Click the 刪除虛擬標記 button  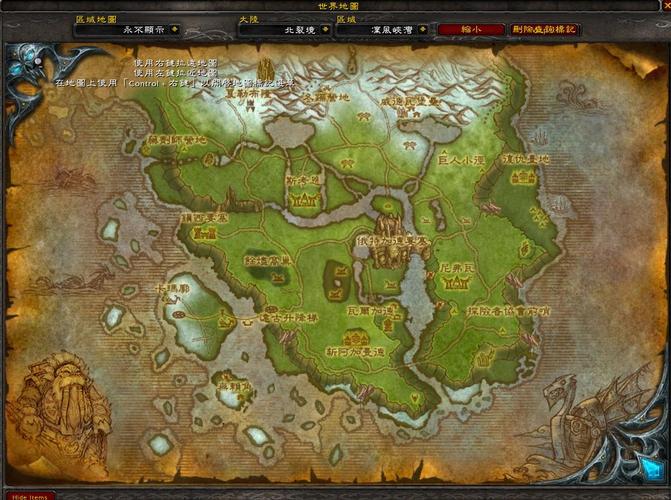tap(545, 30)
